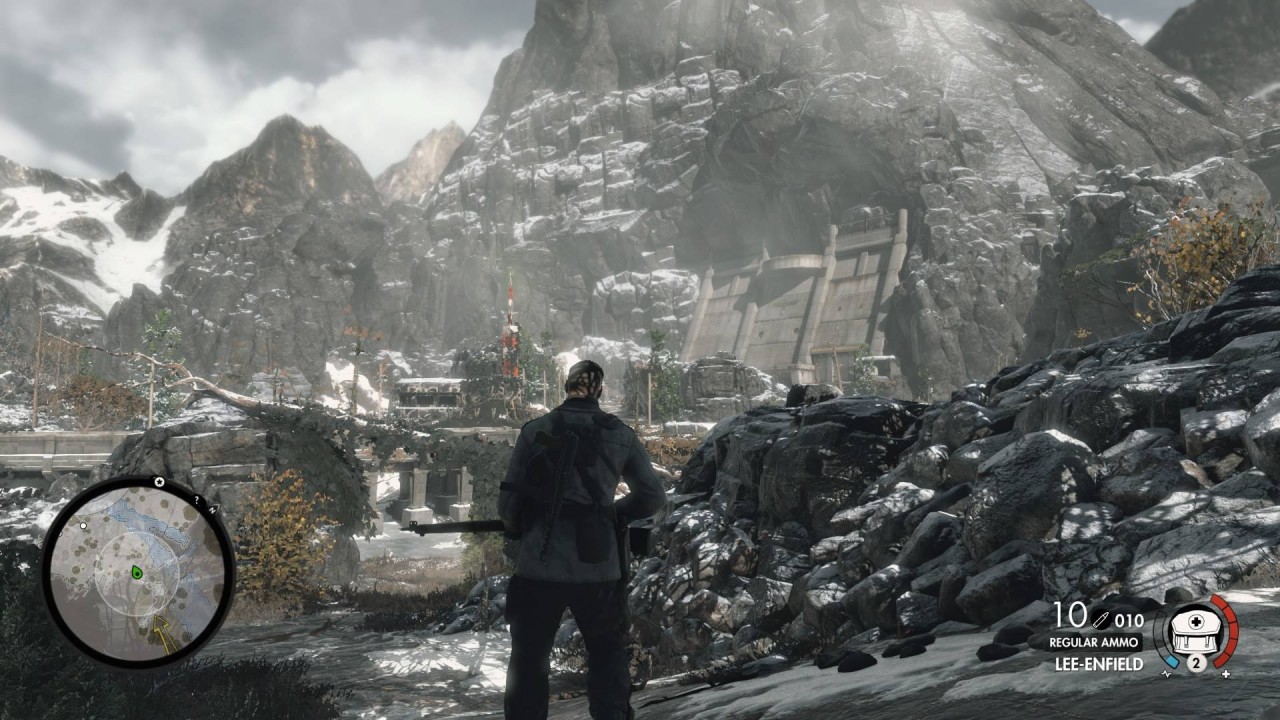
Task: Select the medkit bag item icon
Action: tap(1196, 630)
